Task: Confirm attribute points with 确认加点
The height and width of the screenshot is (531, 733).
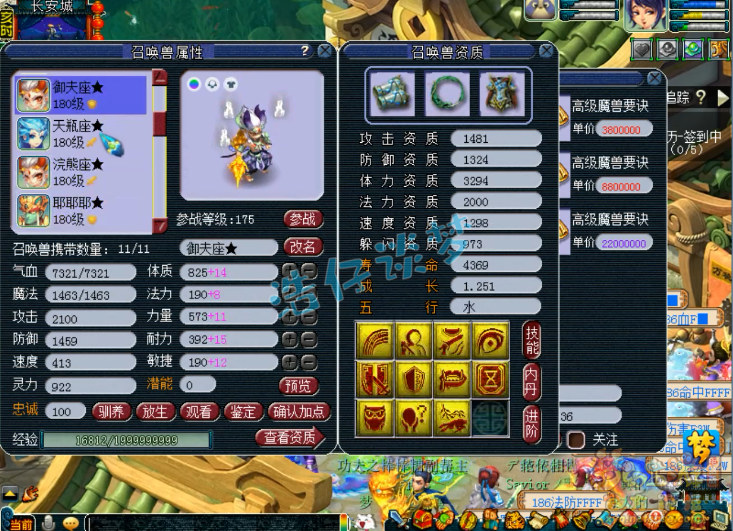Action: pos(297,411)
